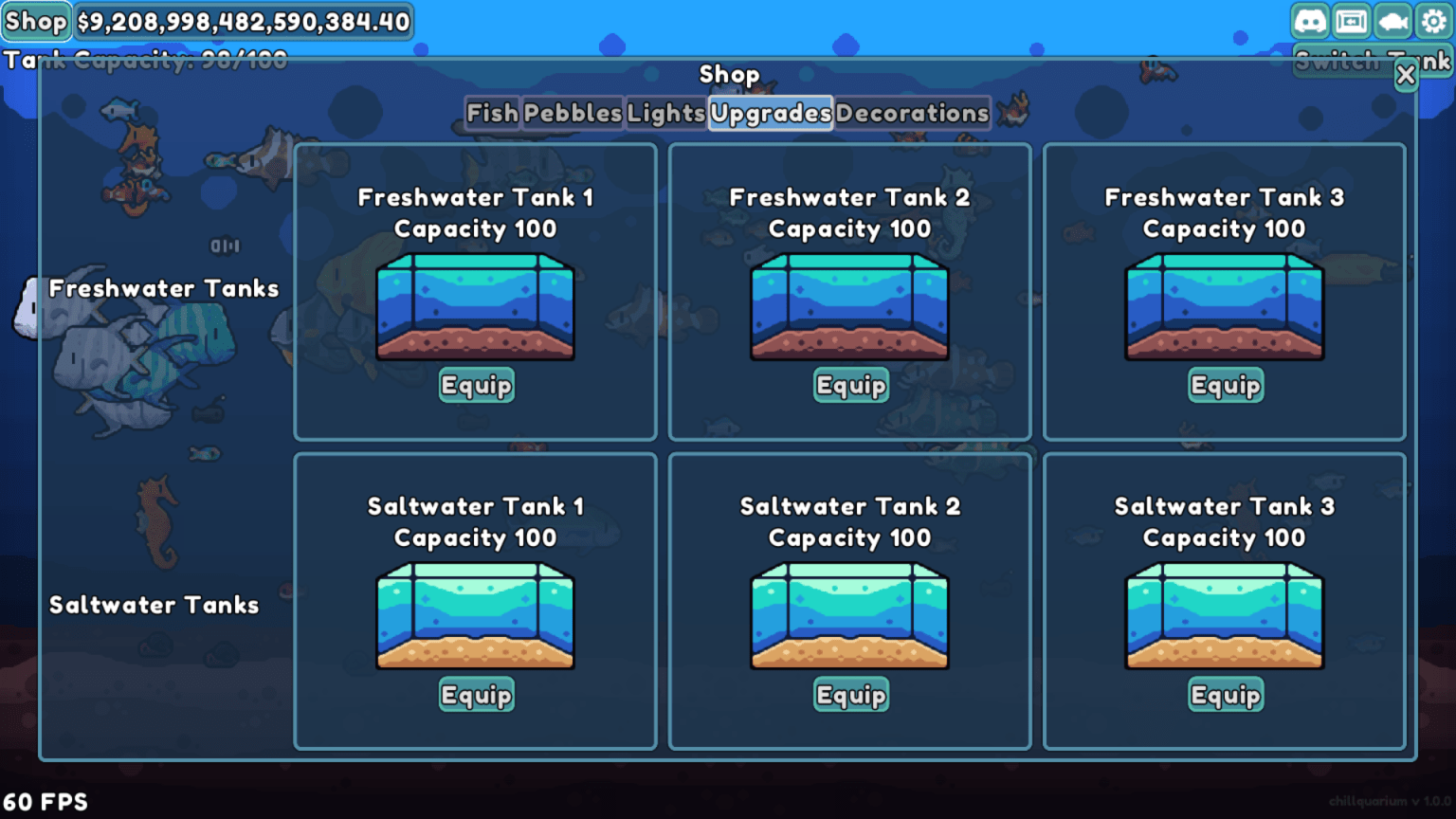This screenshot has width=1456, height=819.
Task: Equip Saltwater Tank 3
Action: tap(1225, 695)
